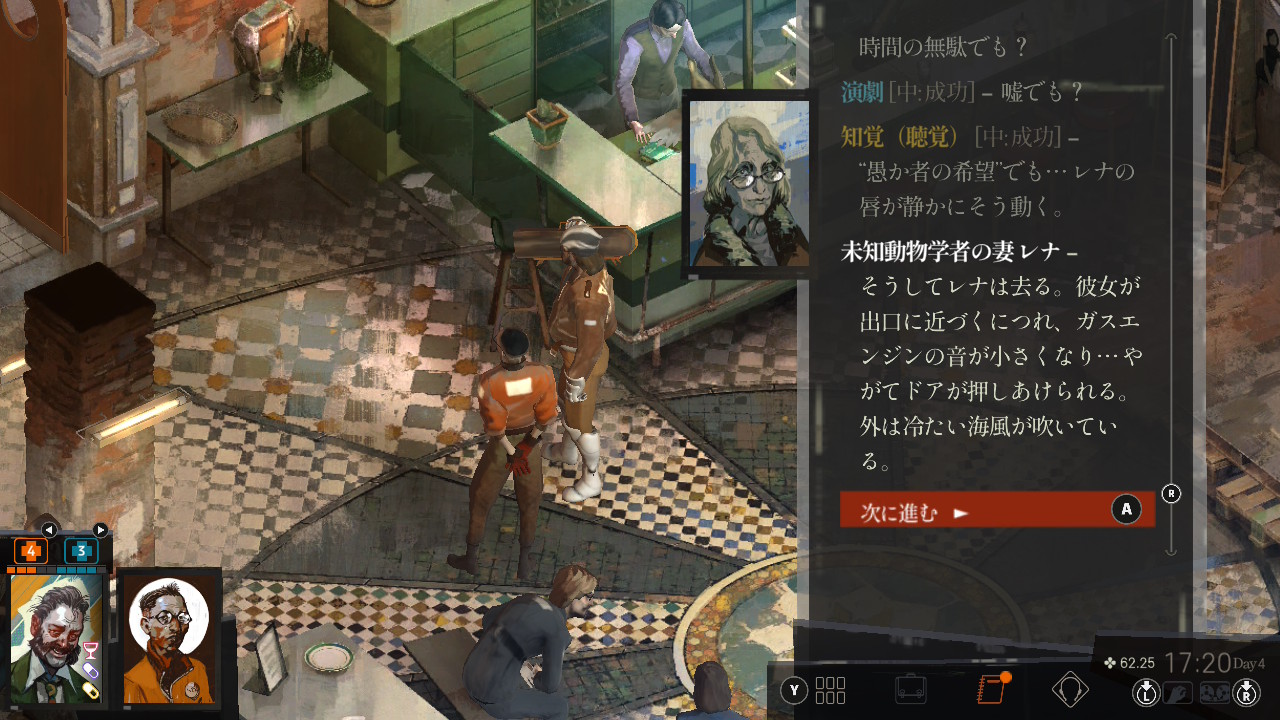This screenshot has width=1280, height=720.
Task: Use the orange health heal cross
Action: pos(30,551)
